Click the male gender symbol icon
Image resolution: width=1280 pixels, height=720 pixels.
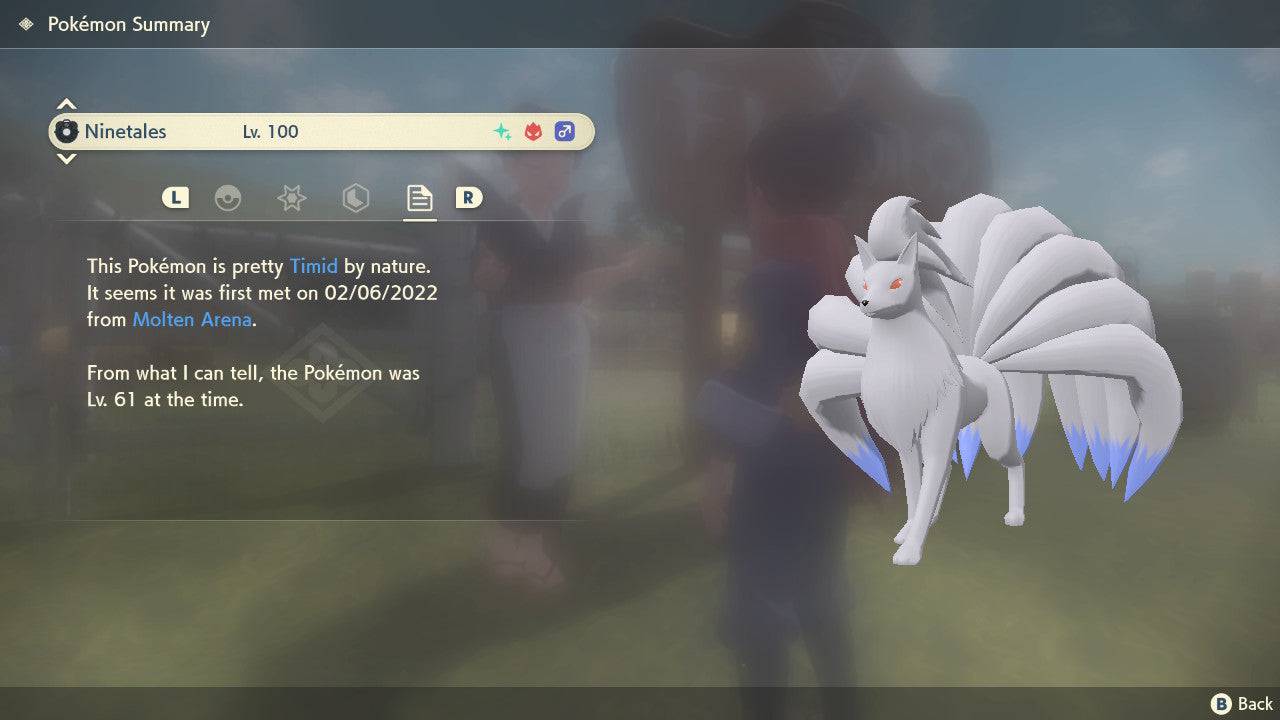click(x=564, y=131)
